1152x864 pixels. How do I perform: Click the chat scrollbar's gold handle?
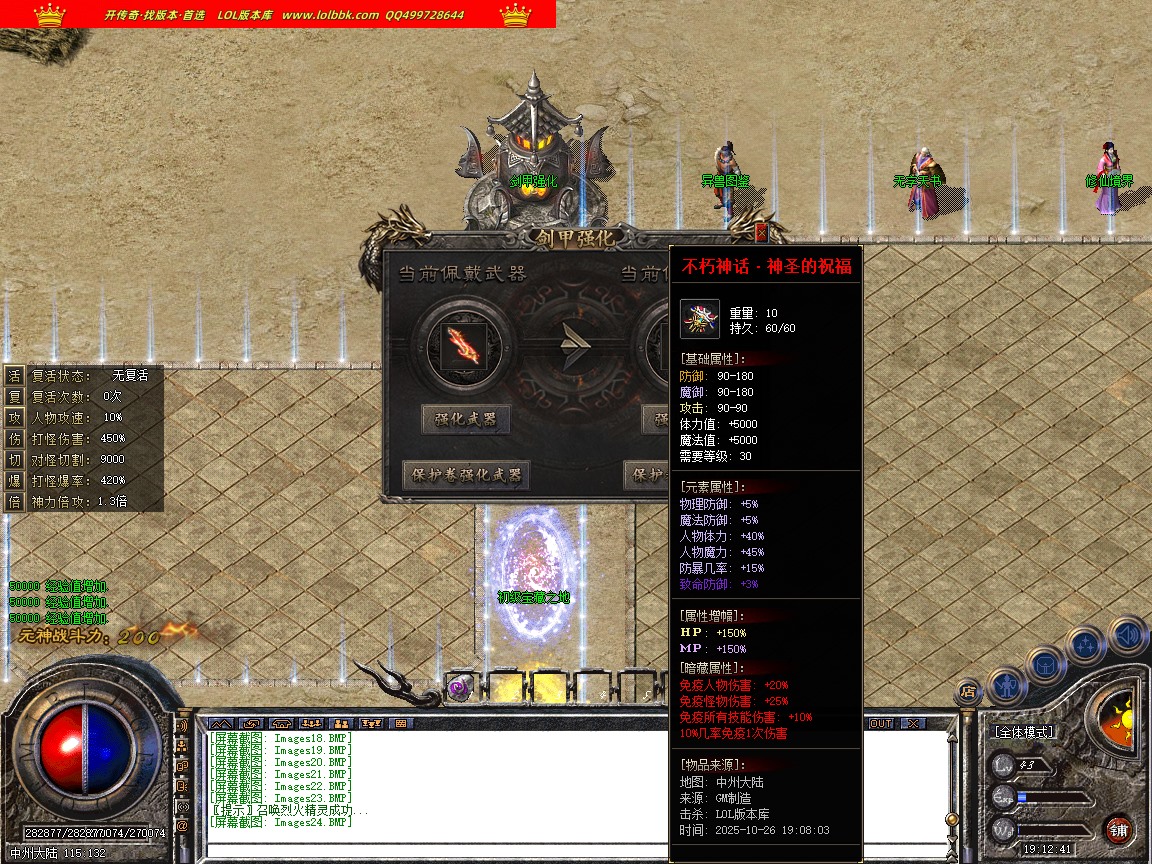coord(951,819)
